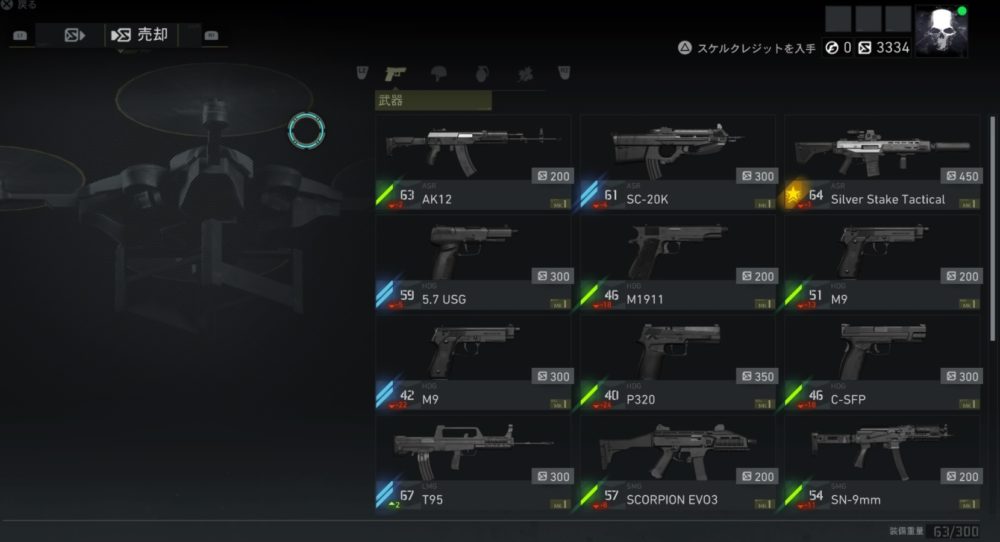Screen dimensions: 1000x542
Task: Open the skull player profile avatar
Action: point(940,31)
